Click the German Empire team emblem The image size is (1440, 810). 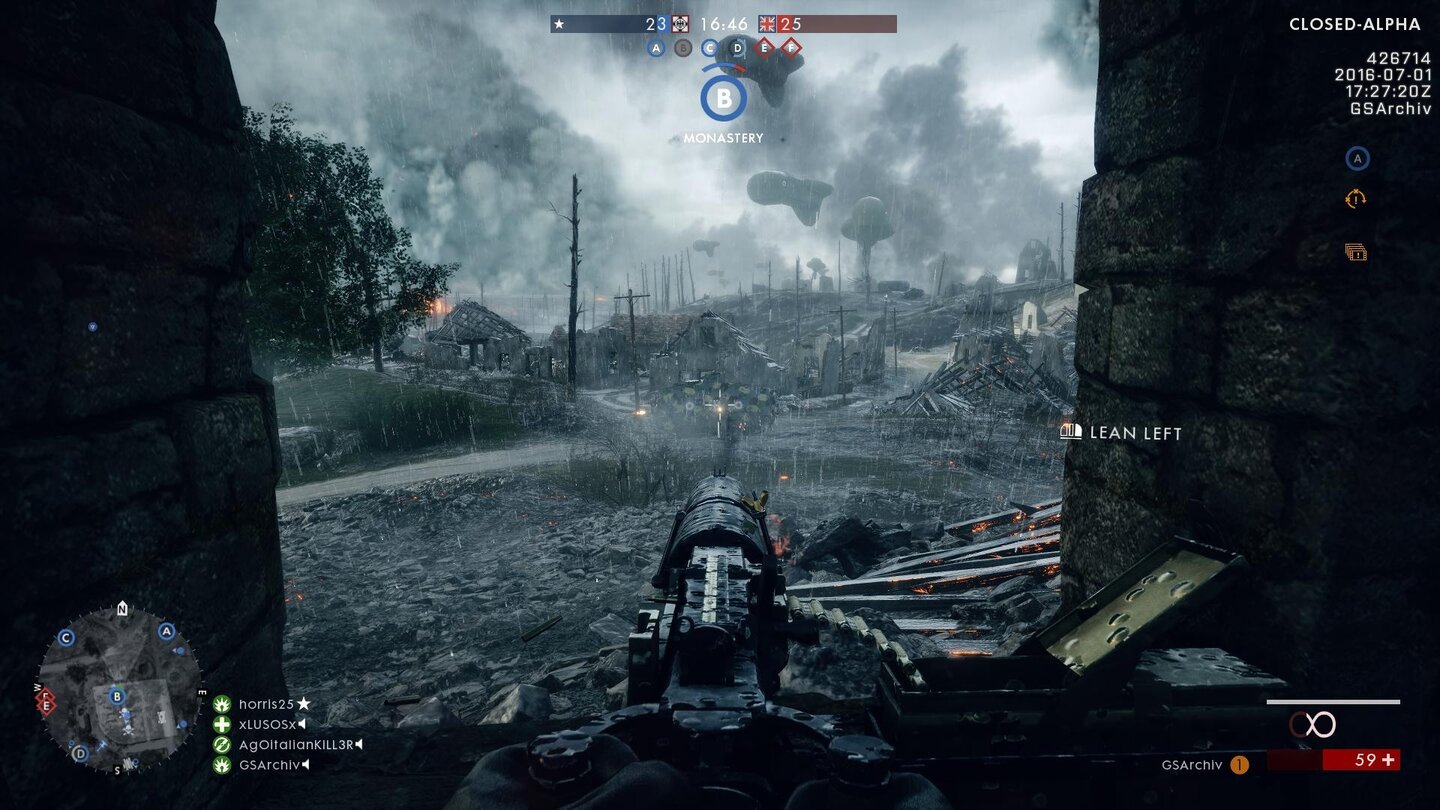pyautogui.click(x=680, y=24)
